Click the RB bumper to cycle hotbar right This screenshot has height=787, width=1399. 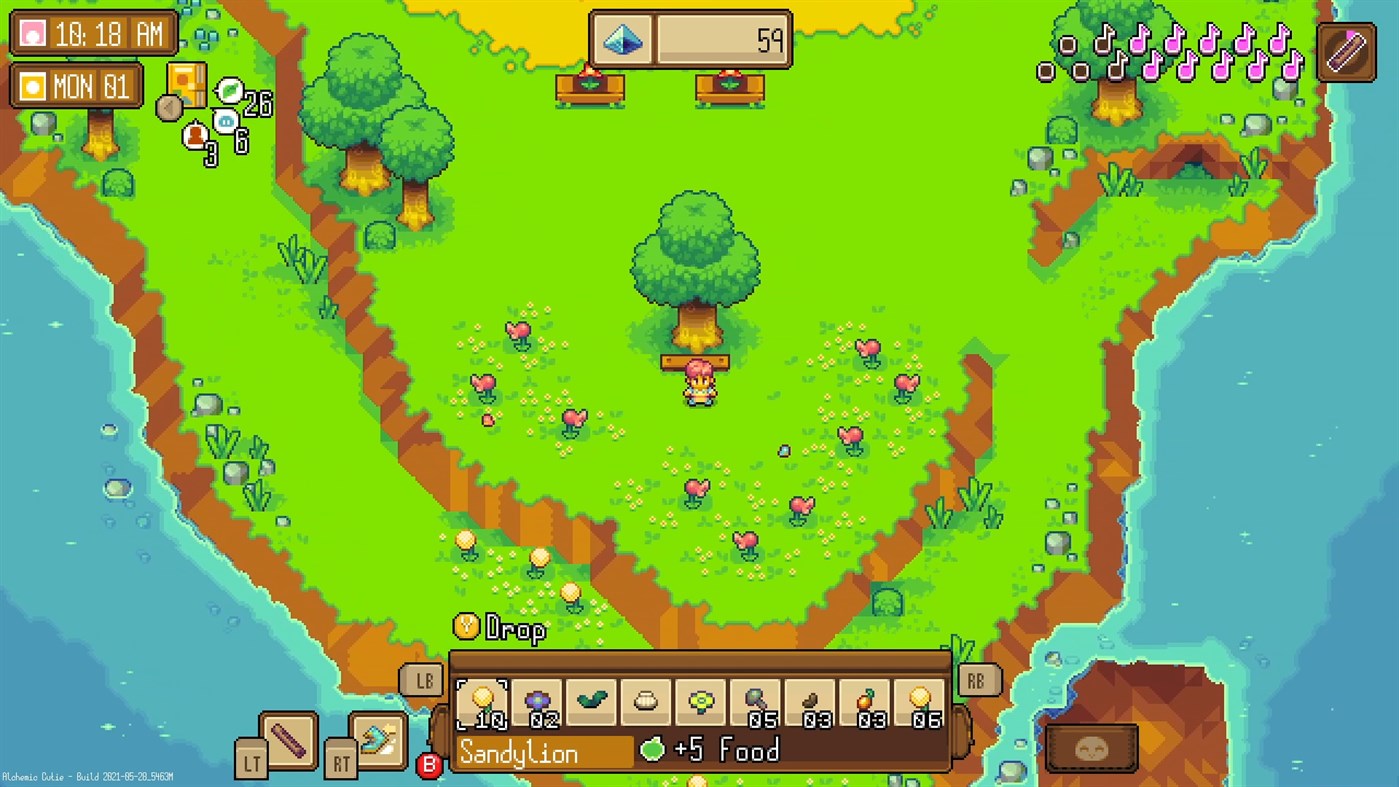977,680
